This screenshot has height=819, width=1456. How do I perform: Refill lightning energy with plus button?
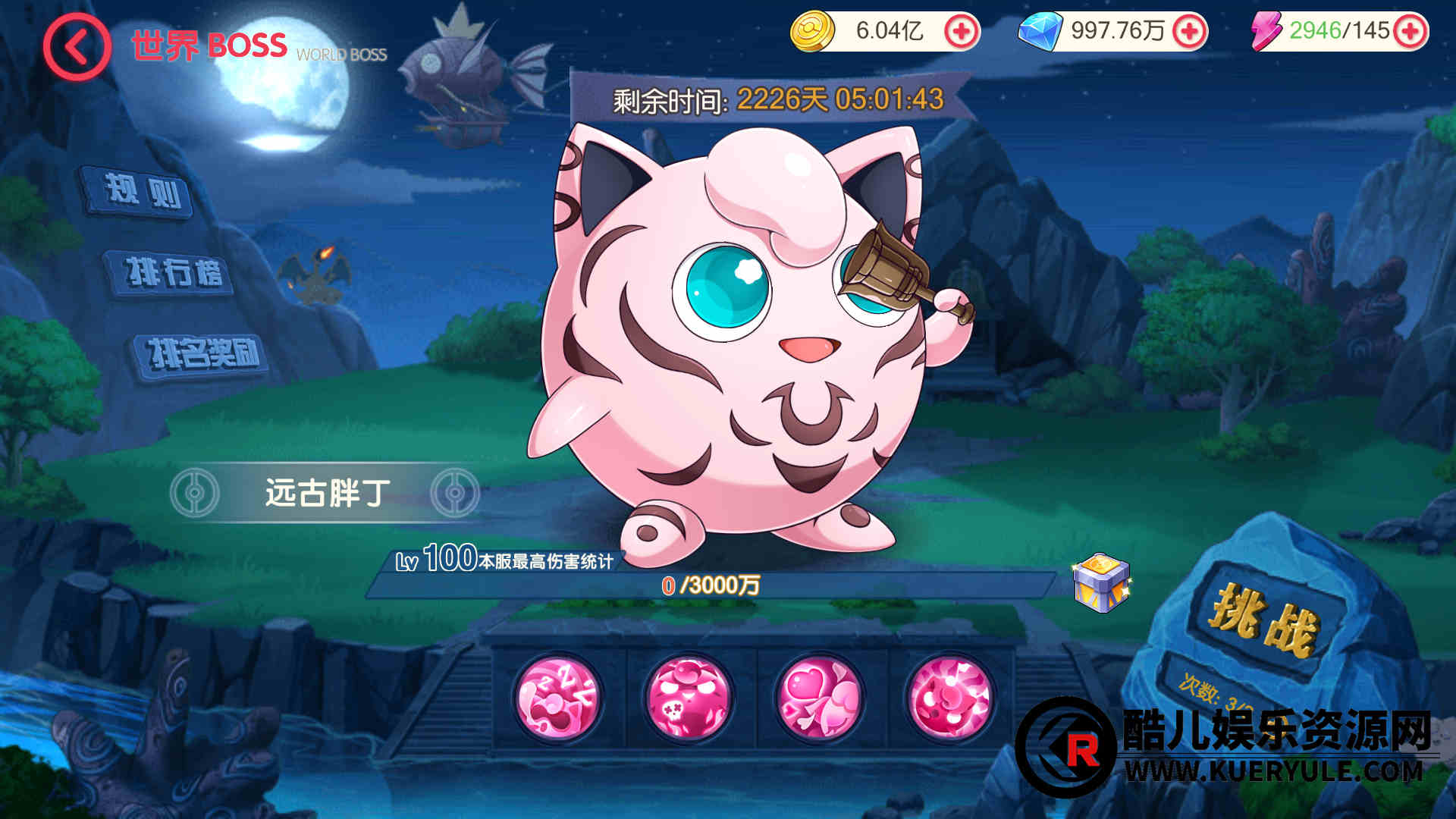pyautogui.click(x=1410, y=32)
